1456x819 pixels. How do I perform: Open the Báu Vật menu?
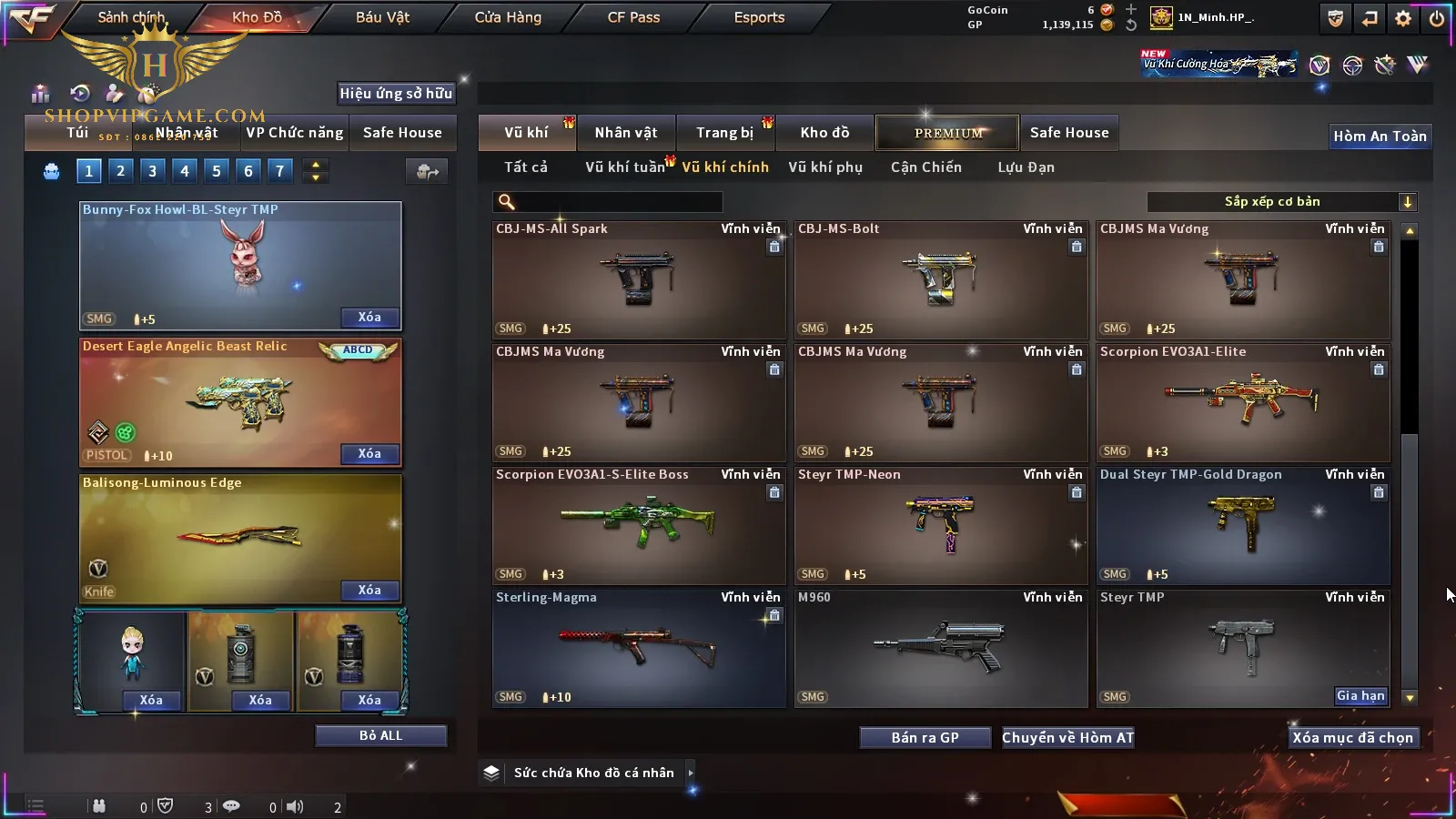[382, 17]
